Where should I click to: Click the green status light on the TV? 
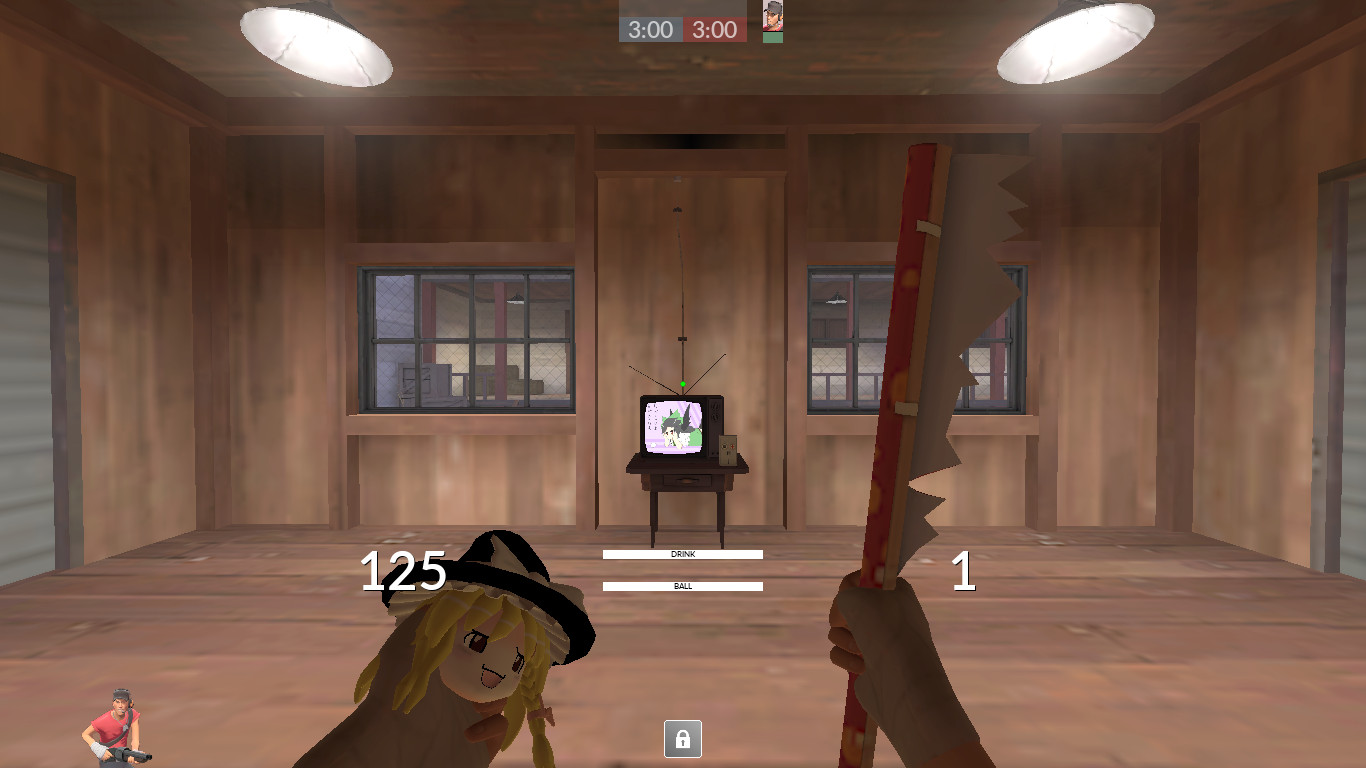tap(683, 381)
